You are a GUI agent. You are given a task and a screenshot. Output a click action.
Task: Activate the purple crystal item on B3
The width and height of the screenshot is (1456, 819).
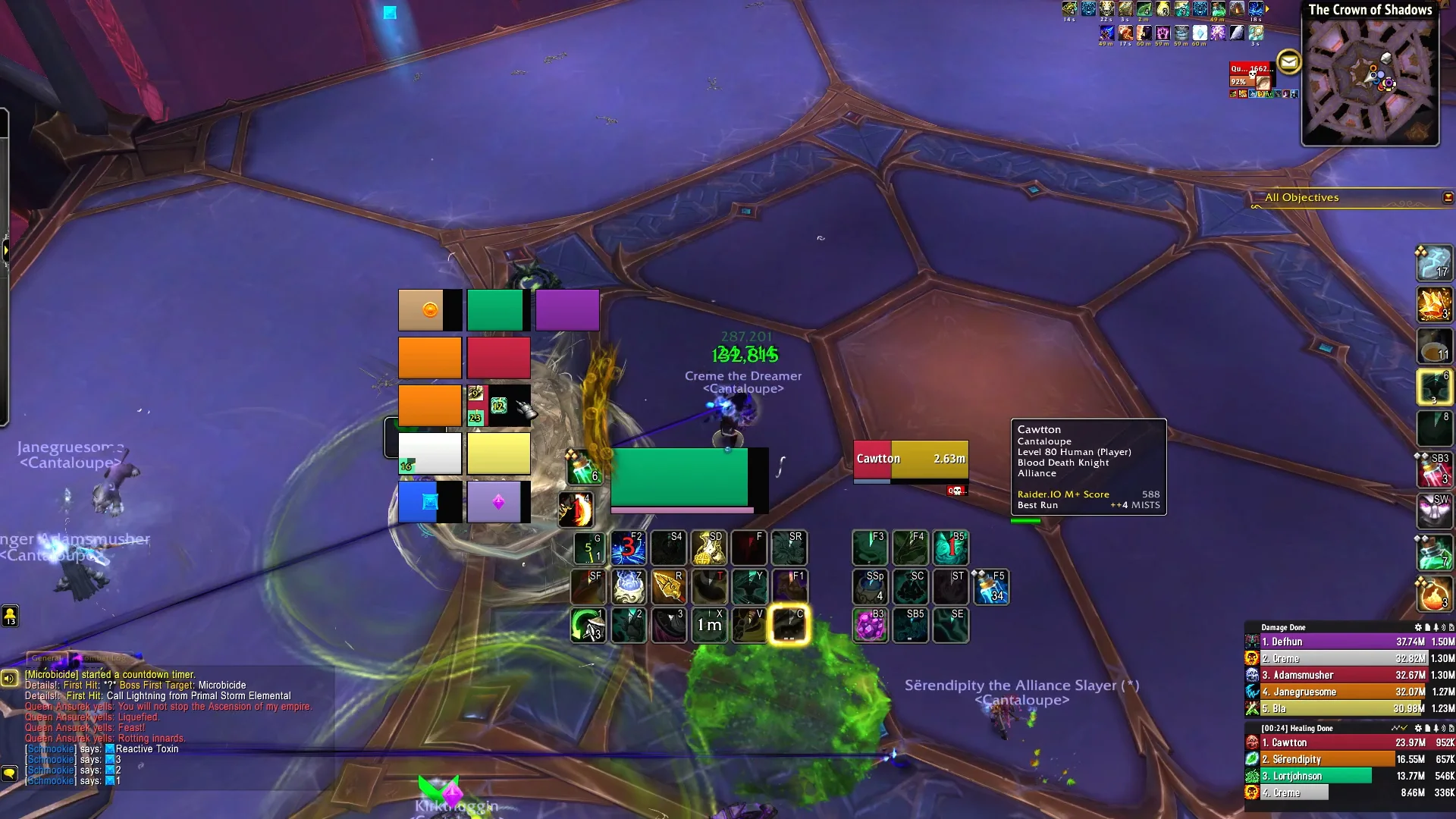(870, 626)
